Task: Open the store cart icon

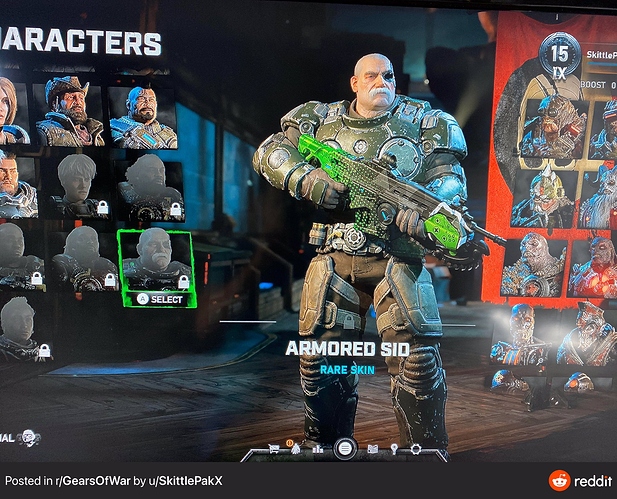Action: coord(273,449)
